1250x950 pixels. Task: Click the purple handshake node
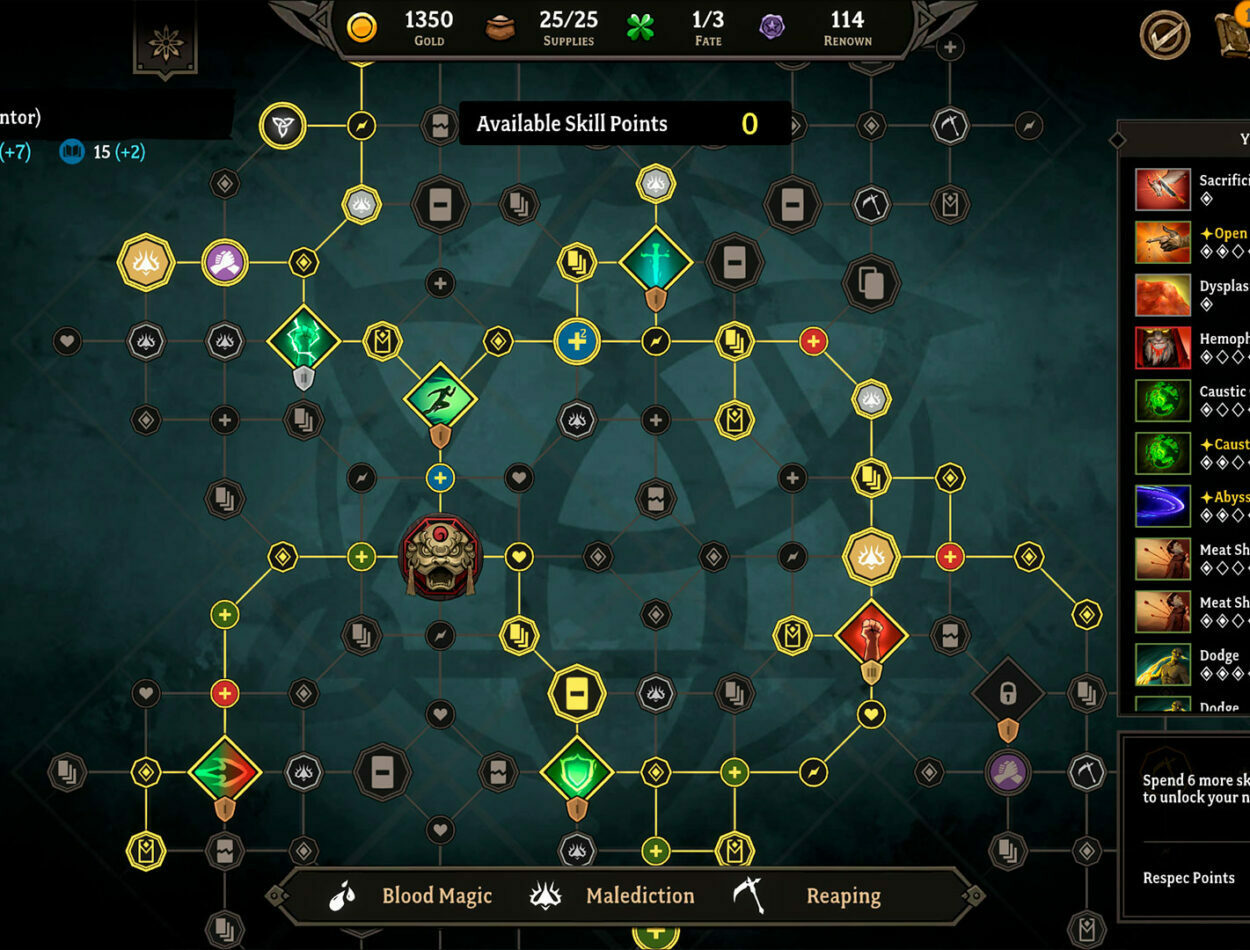(x=225, y=263)
